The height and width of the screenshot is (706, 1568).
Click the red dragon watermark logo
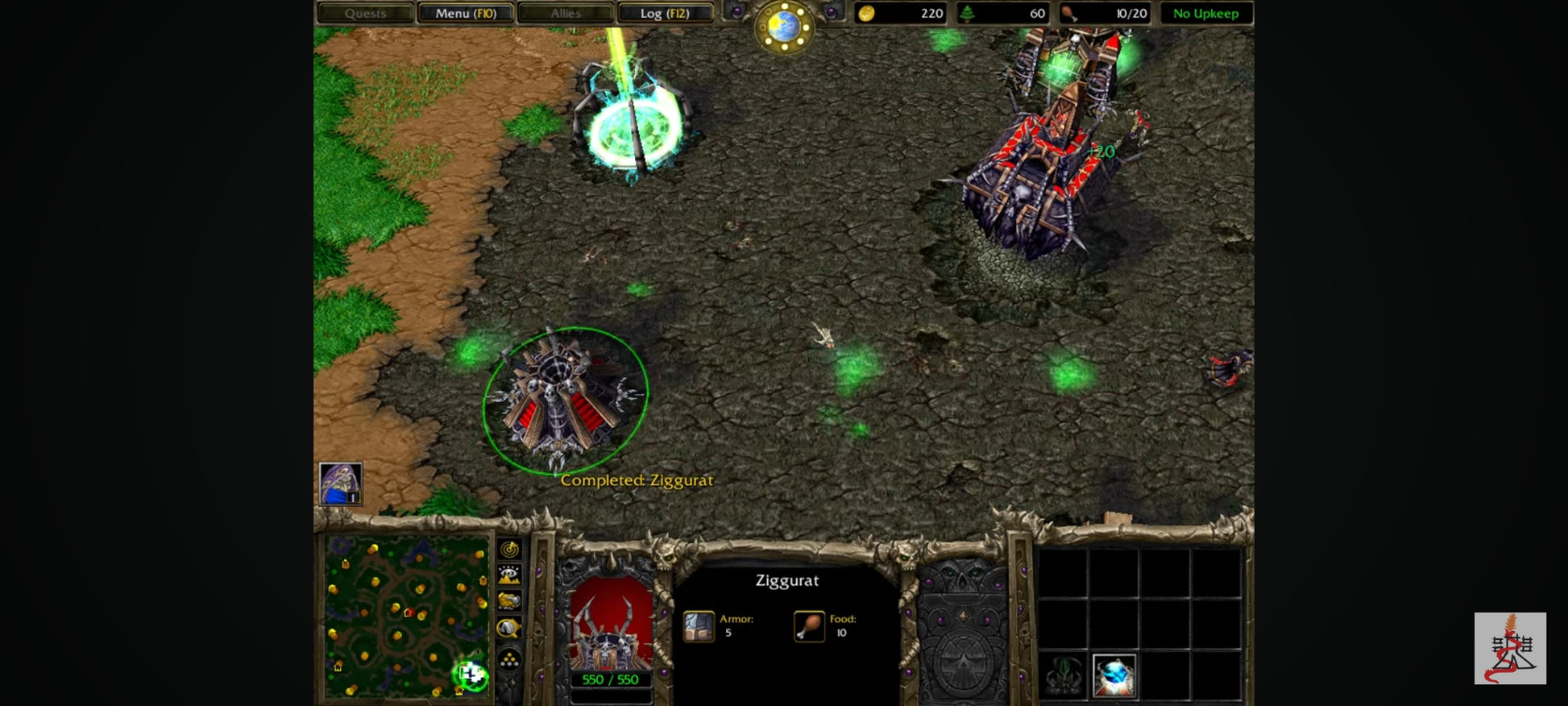point(1509,648)
